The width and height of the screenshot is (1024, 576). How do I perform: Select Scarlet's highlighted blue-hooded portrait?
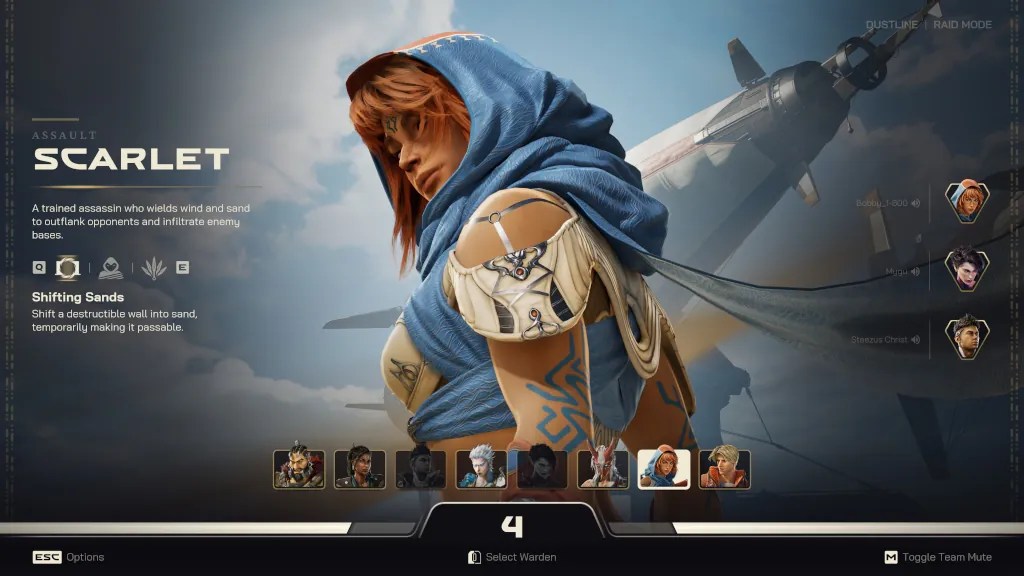pyautogui.click(x=664, y=468)
